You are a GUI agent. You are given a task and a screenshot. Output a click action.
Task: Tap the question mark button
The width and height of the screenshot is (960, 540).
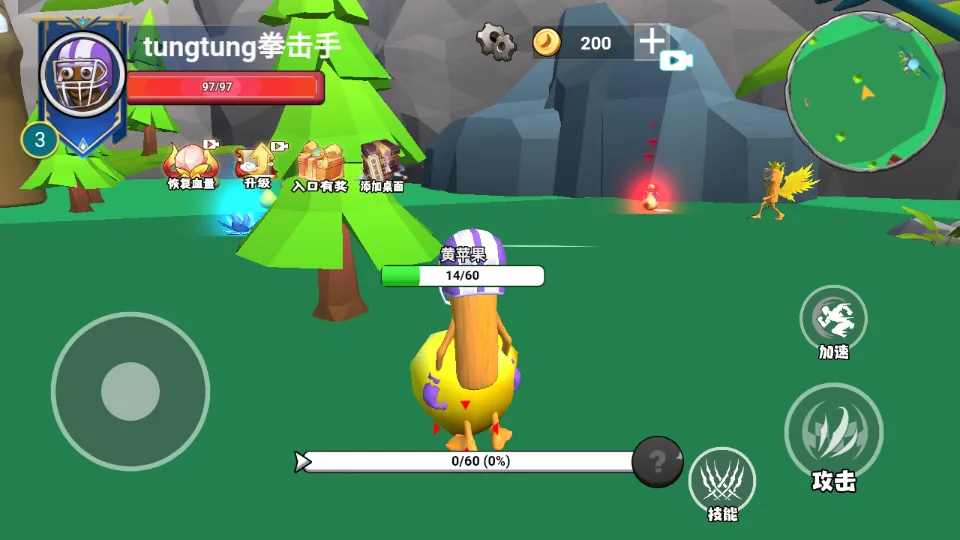pyautogui.click(x=657, y=462)
